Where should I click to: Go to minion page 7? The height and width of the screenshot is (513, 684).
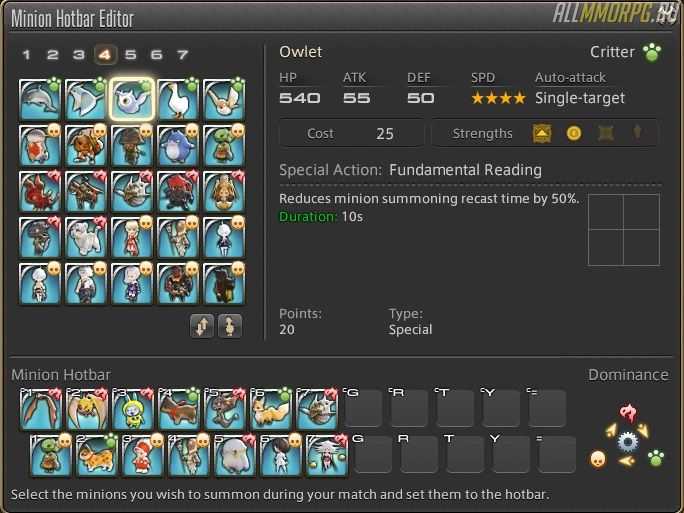[182, 55]
